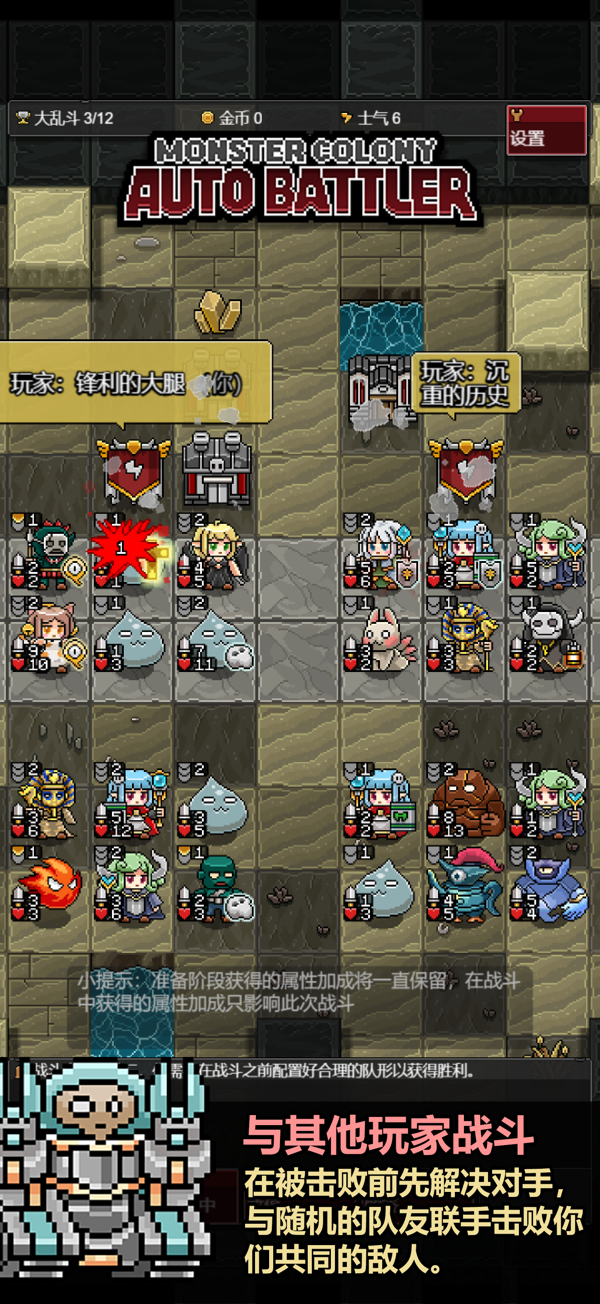Open the 设置 settings menu
This screenshot has height=1304, width=600.
545,130
